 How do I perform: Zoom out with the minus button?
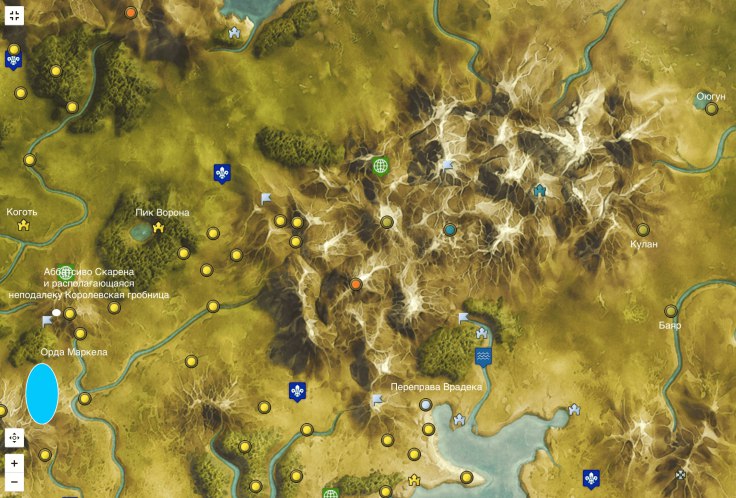14,483
